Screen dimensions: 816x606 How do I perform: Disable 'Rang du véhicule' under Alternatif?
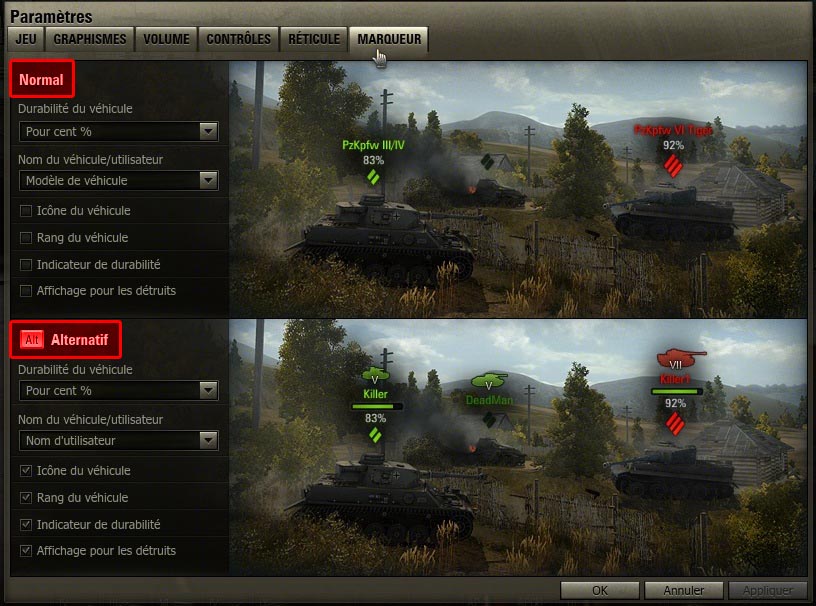pyautogui.click(x=26, y=498)
